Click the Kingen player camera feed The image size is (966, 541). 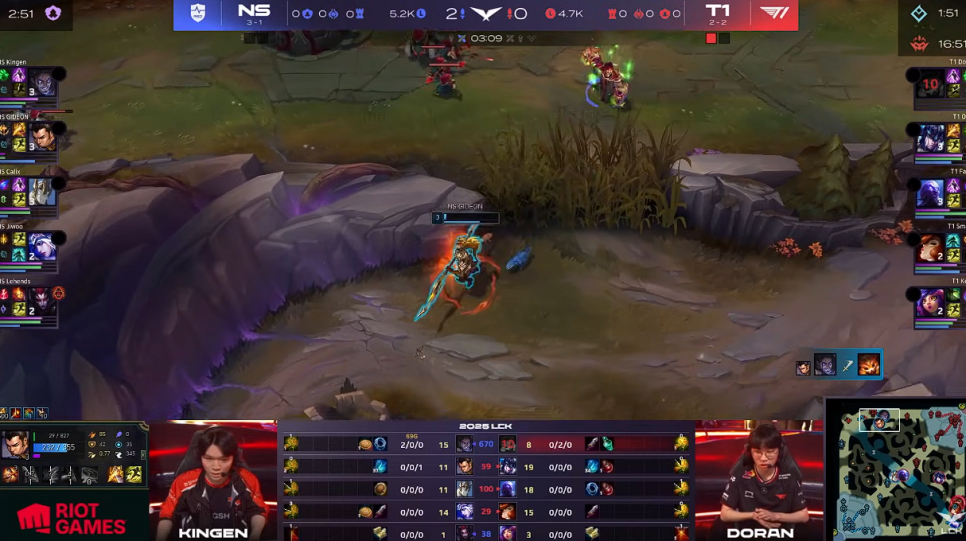(x=213, y=480)
